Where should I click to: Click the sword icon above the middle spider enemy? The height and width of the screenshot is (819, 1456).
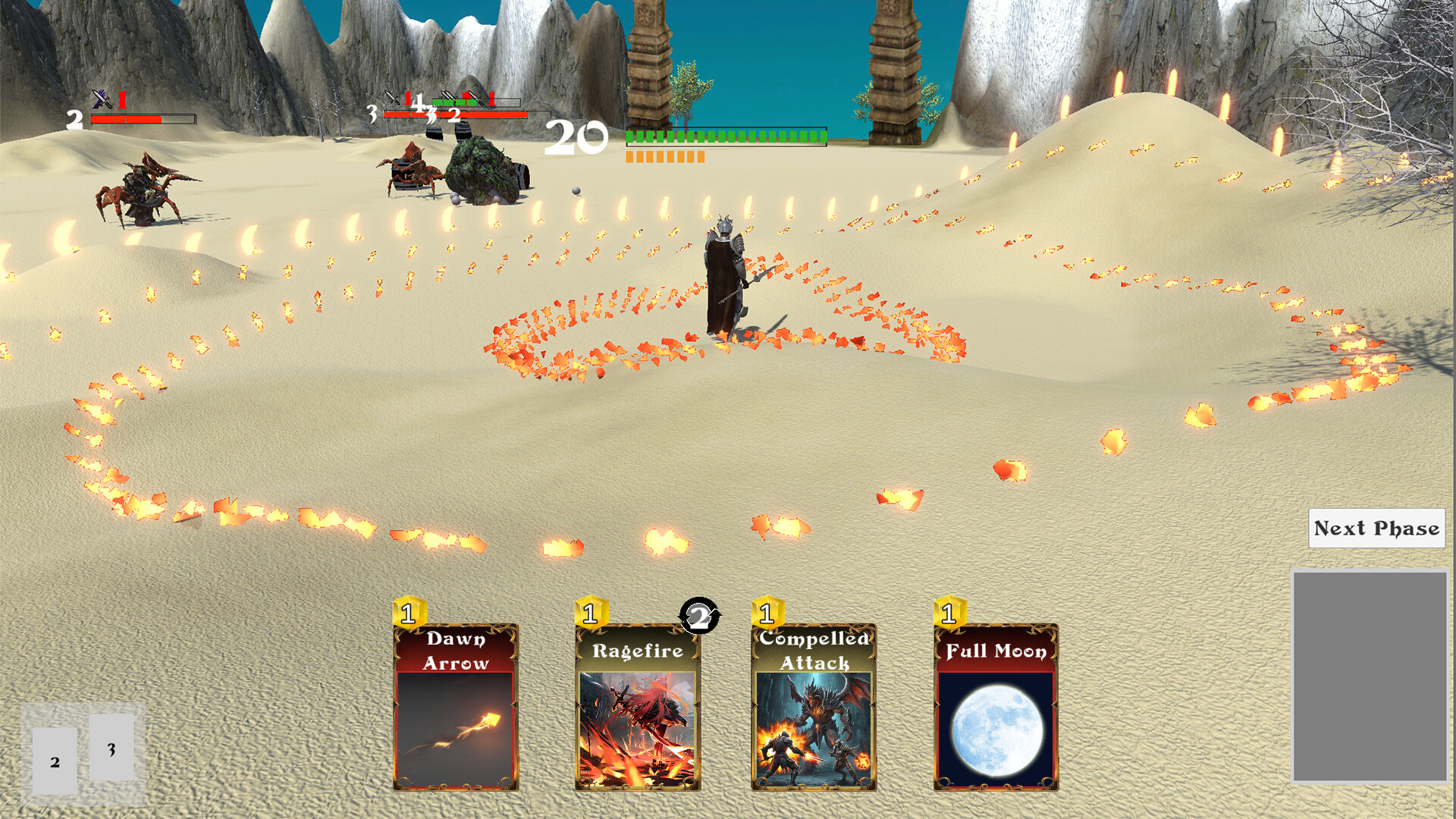[391, 96]
